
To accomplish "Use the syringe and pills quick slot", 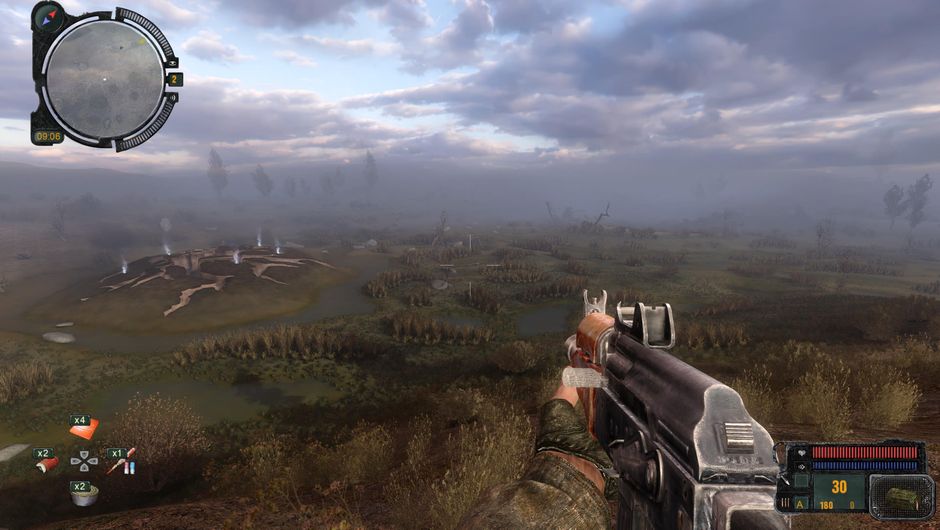I will (x=122, y=463).
